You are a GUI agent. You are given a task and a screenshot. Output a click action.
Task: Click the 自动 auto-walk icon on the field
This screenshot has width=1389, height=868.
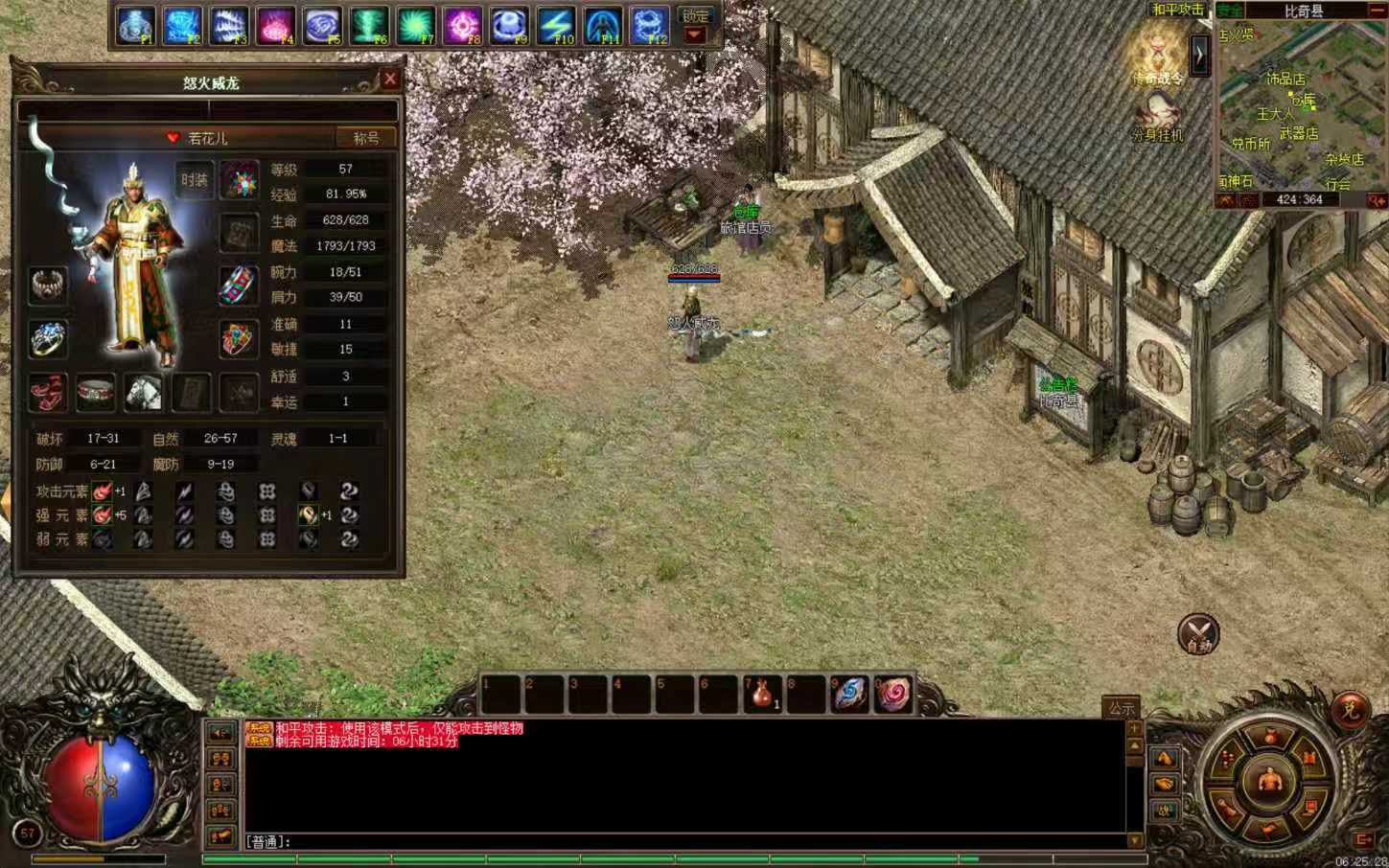coord(1197,634)
